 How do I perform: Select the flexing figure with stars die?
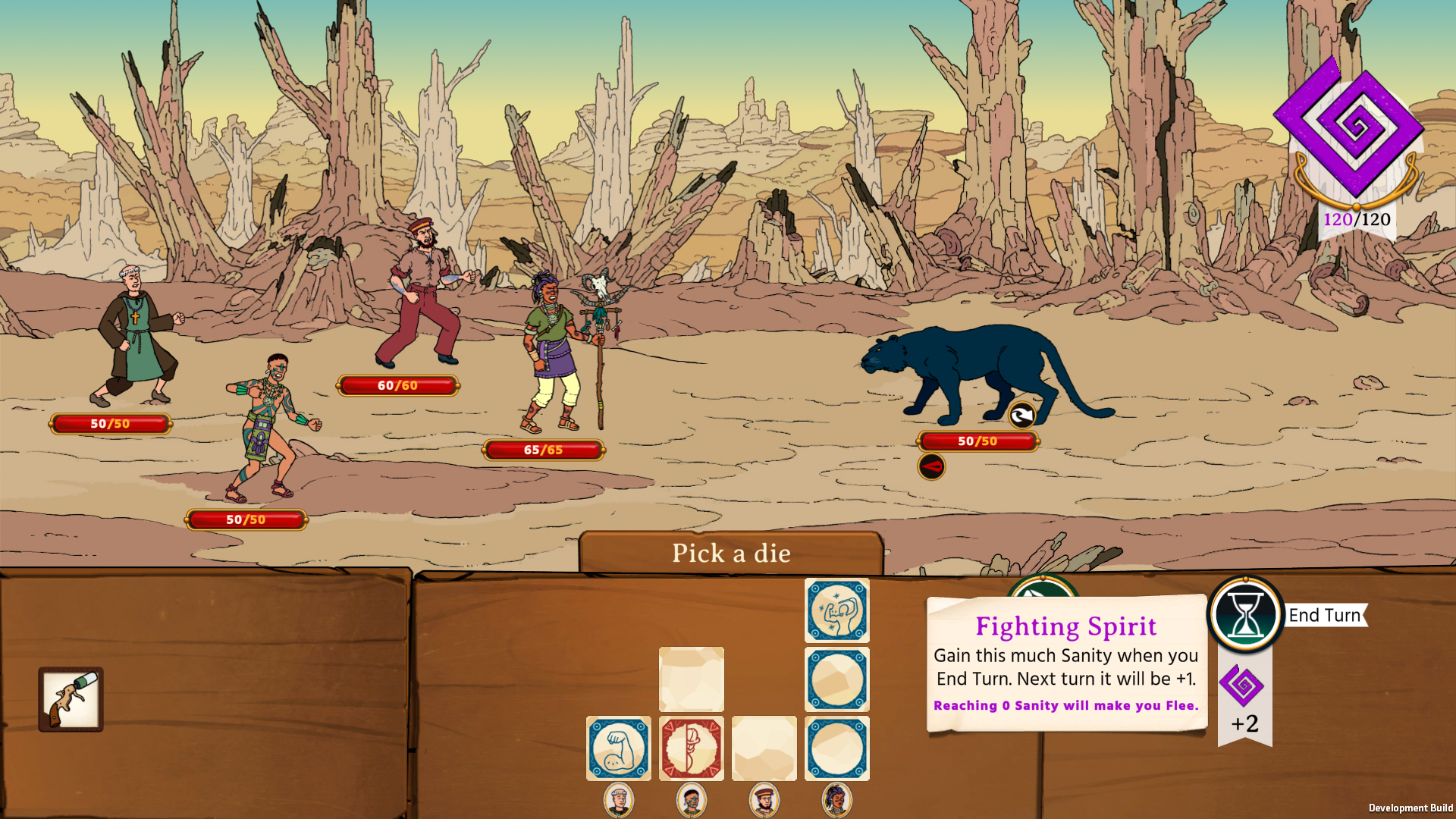[x=836, y=610]
